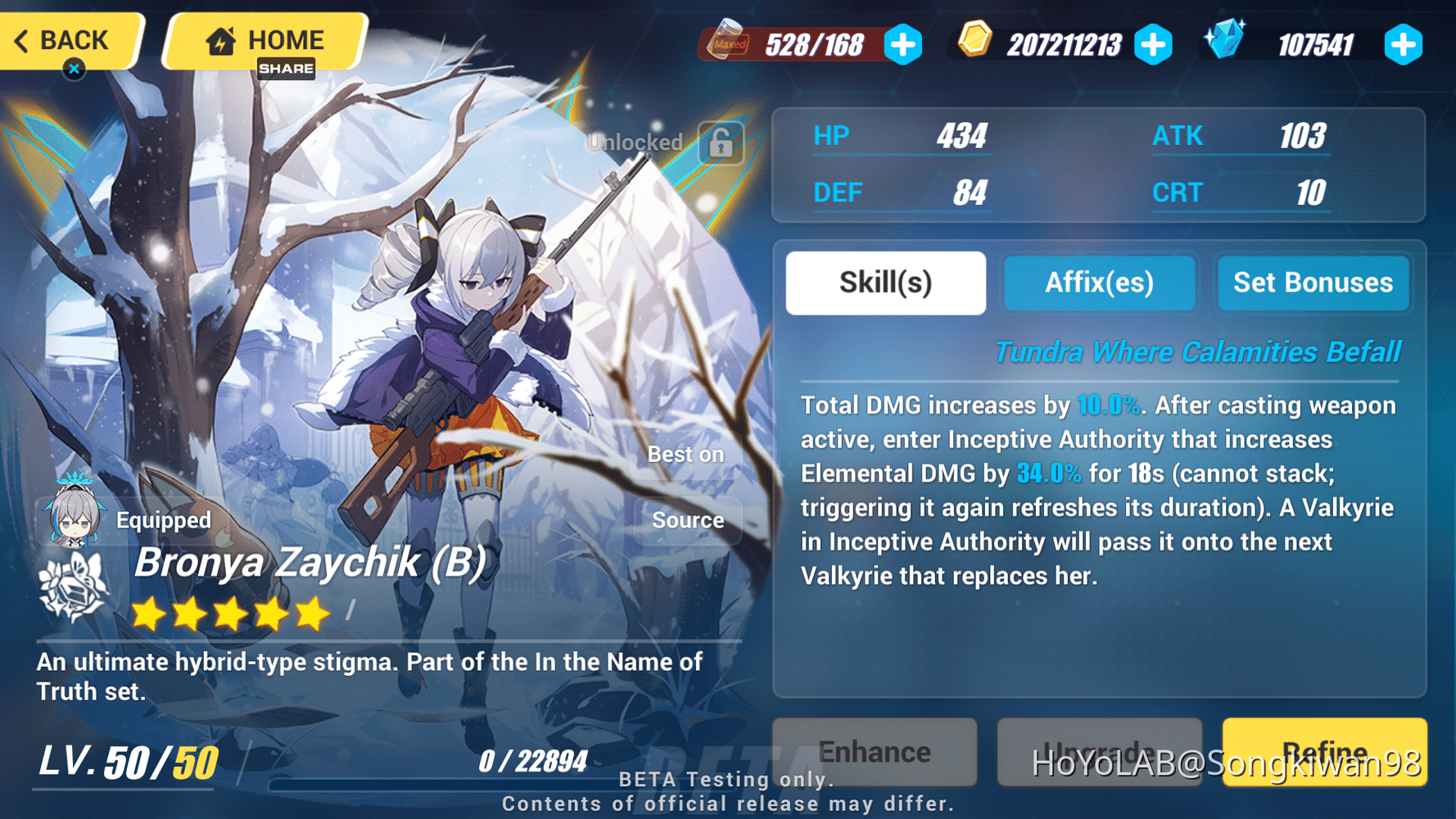The image size is (1456, 819).
Task: Select the Skill(s) tab
Action: [885, 283]
